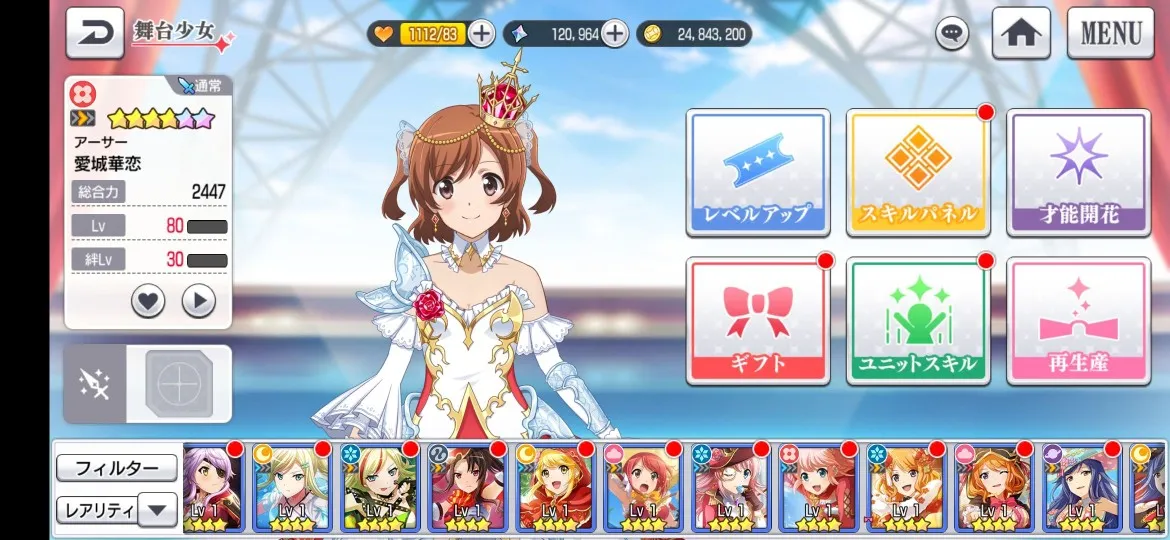Open the ユニットスキル unit skill screen

click(x=918, y=320)
